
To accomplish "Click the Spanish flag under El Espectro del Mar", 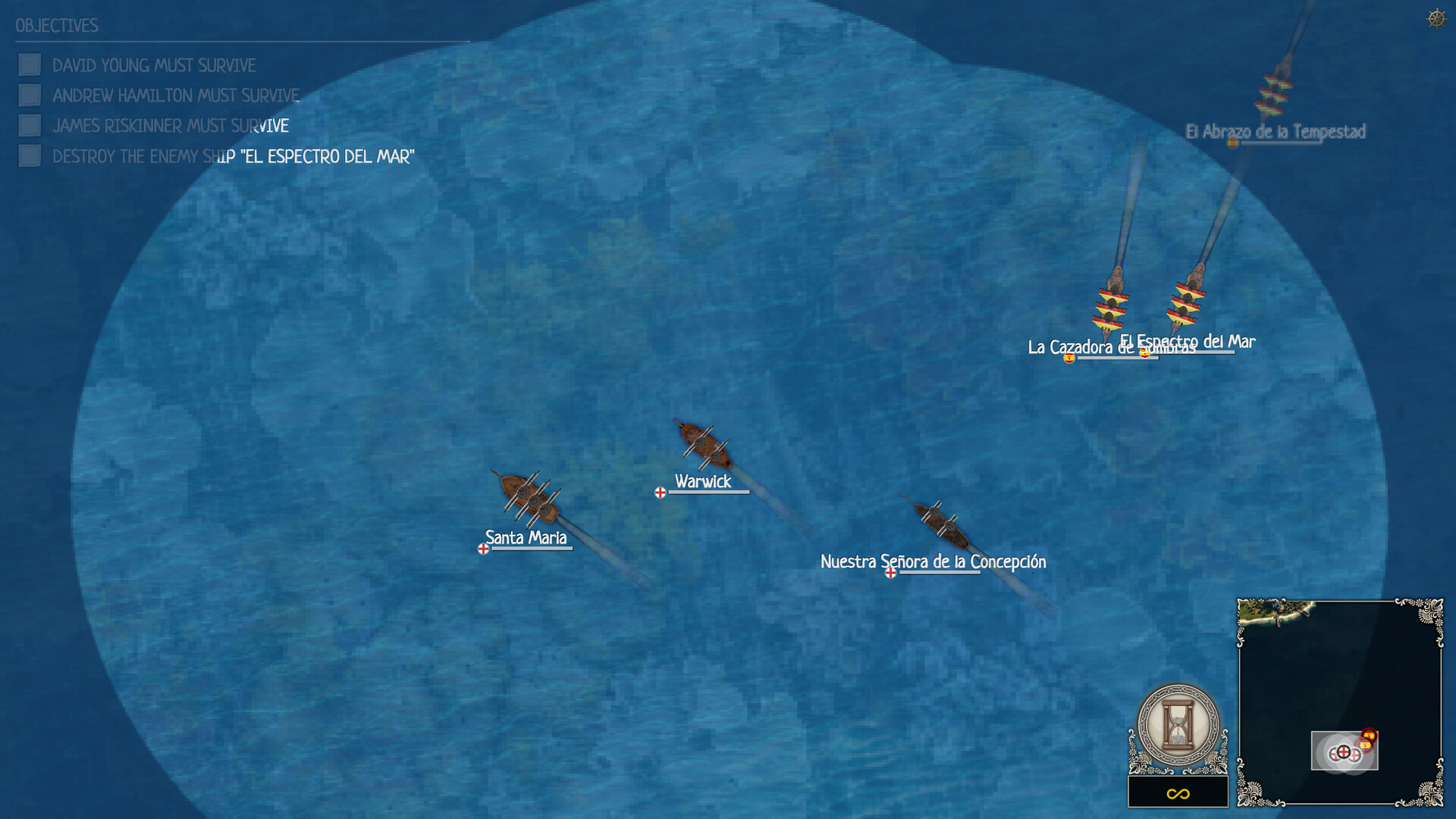I will [1145, 356].
